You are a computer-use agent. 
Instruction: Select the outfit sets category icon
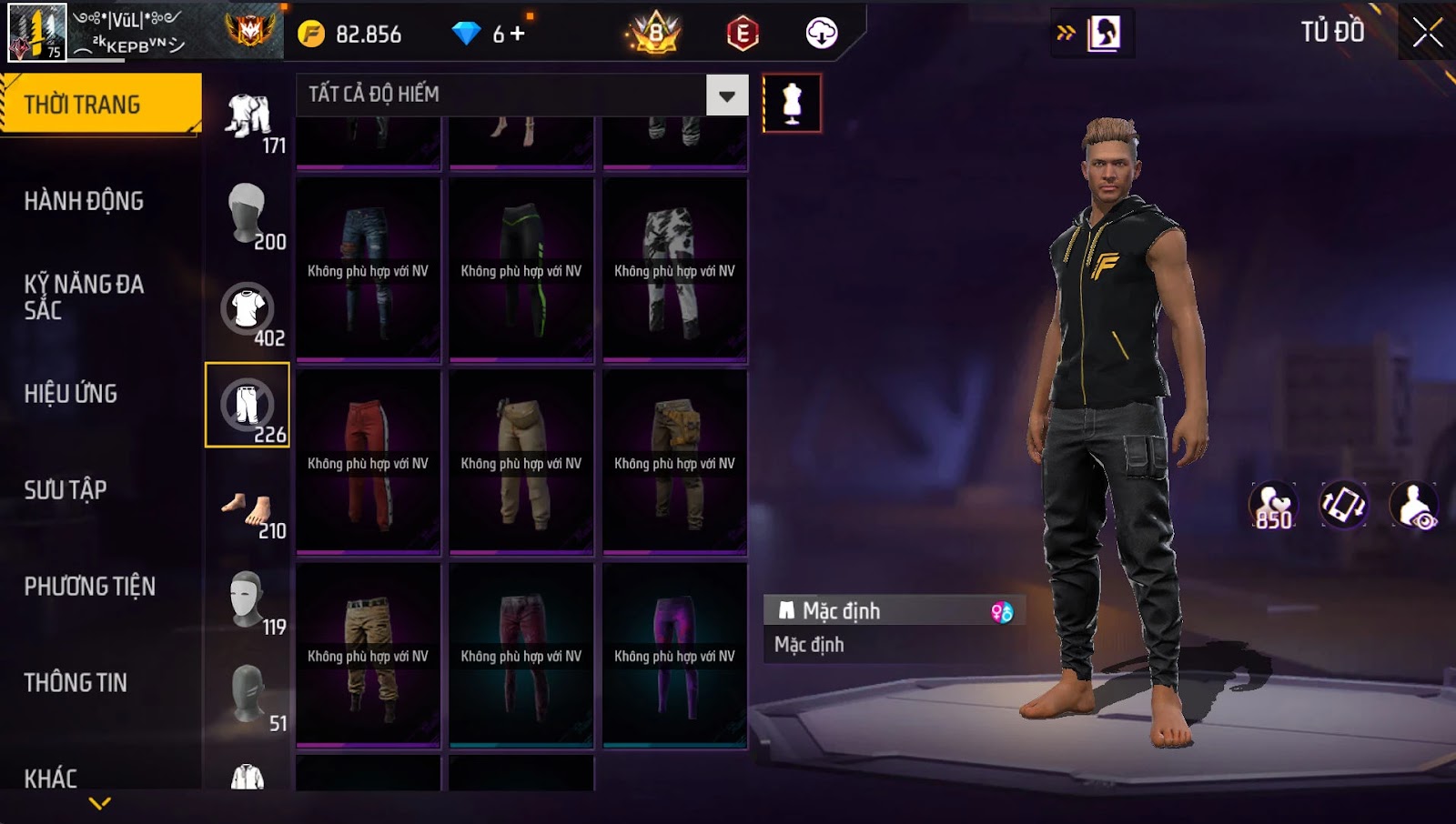[248, 120]
